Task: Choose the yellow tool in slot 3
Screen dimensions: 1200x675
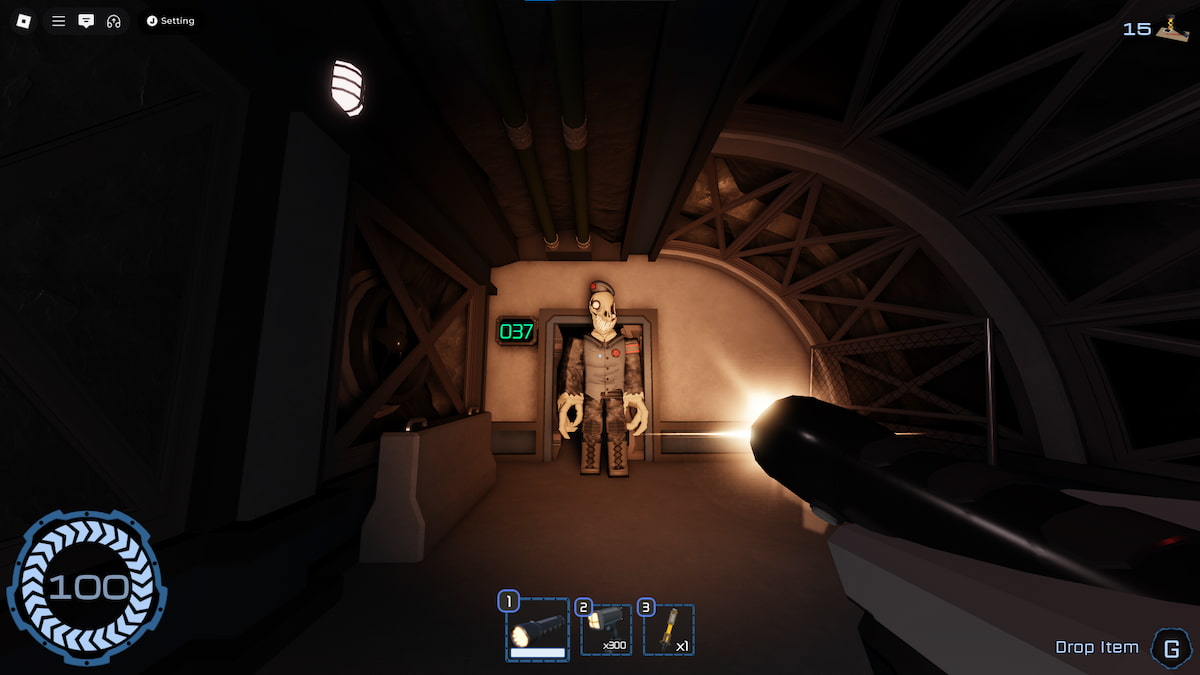Action: (668, 630)
